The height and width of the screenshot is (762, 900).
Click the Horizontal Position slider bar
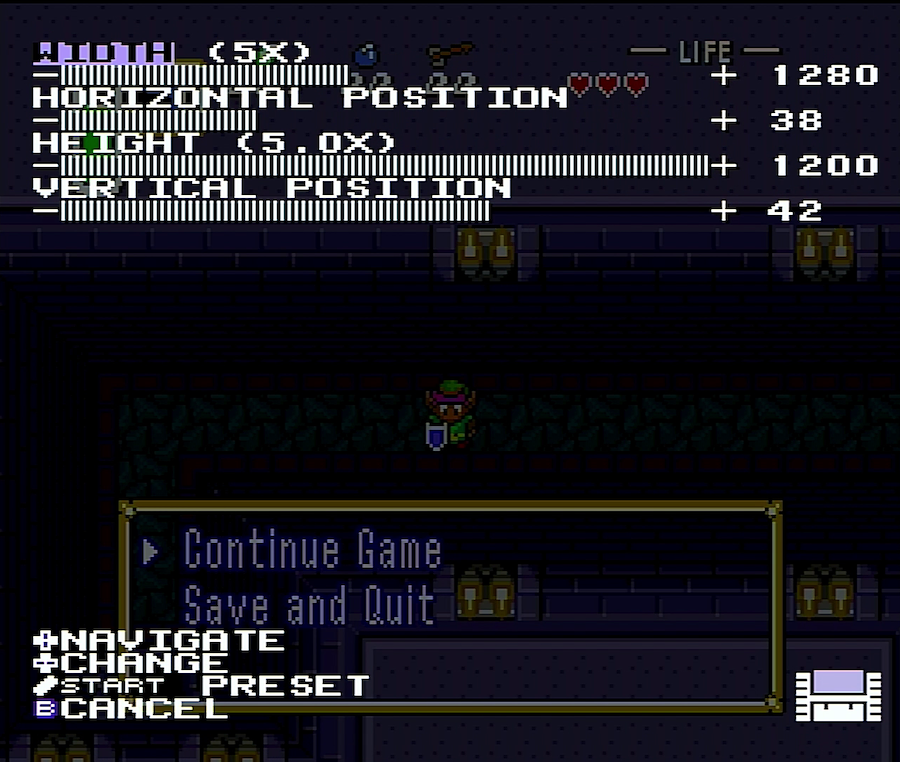(x=158, y=121)
